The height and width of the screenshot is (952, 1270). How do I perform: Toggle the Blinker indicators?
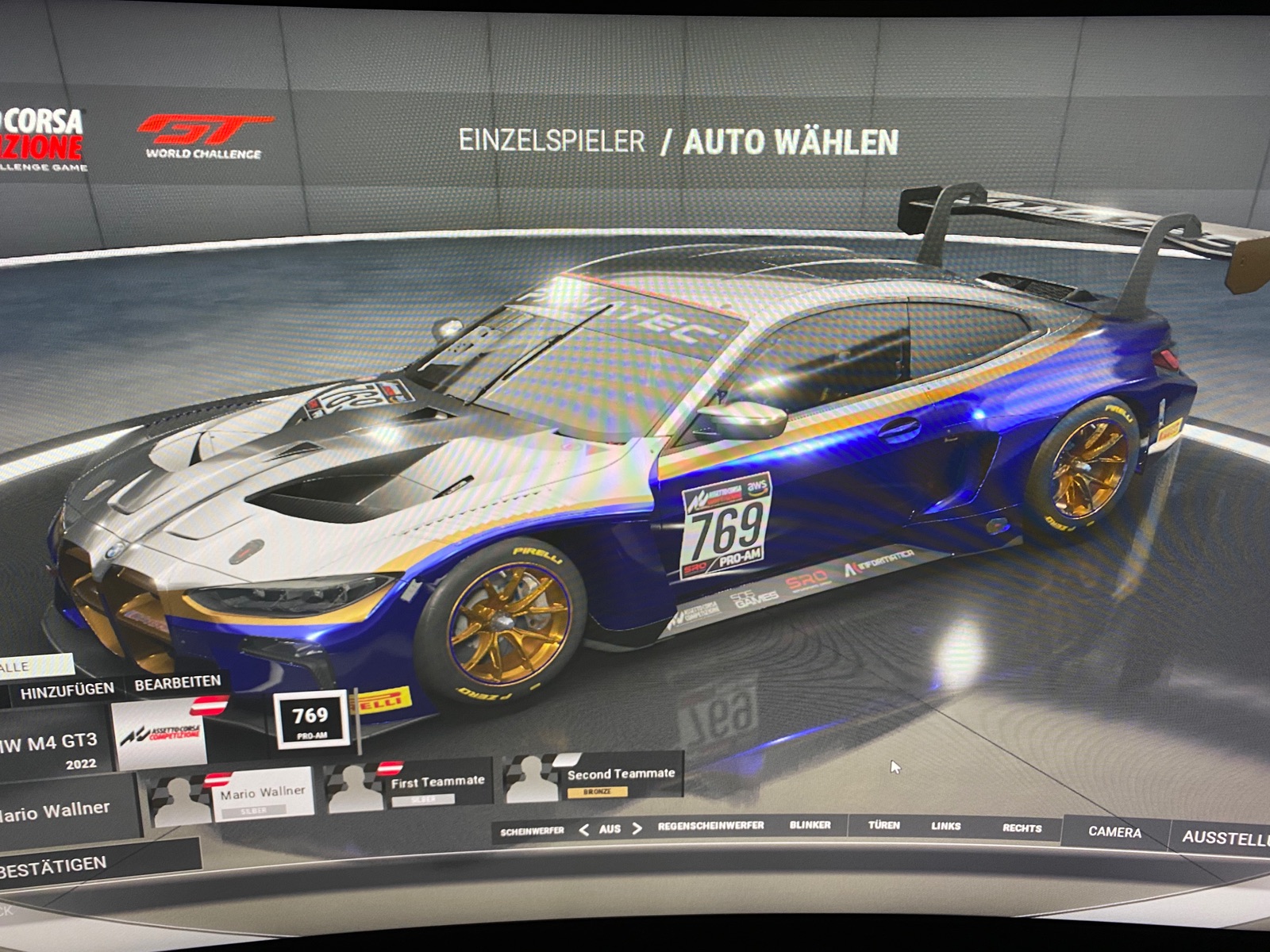[810, 825]
